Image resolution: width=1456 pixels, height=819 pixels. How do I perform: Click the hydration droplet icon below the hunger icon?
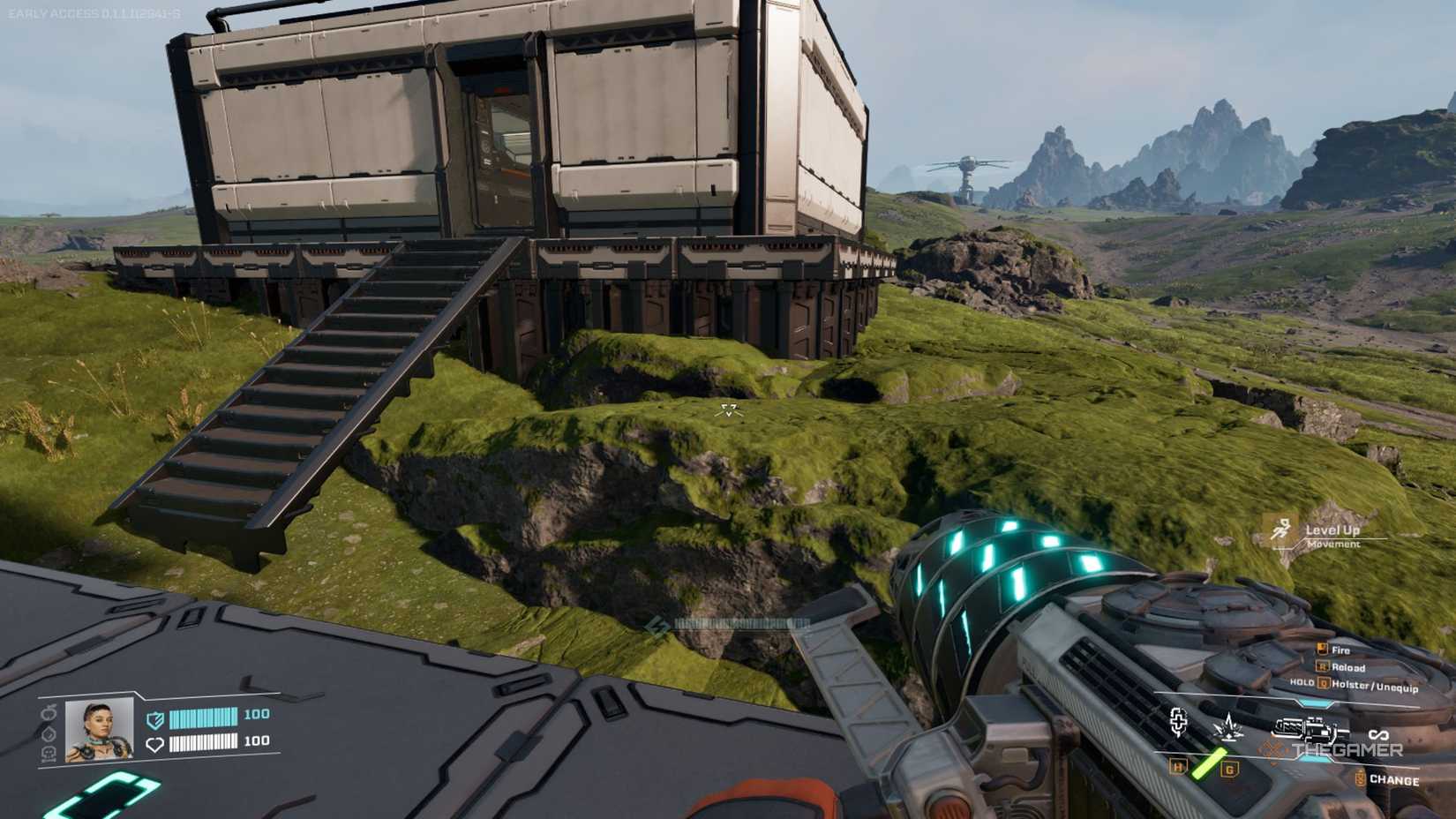pos(47,733)
